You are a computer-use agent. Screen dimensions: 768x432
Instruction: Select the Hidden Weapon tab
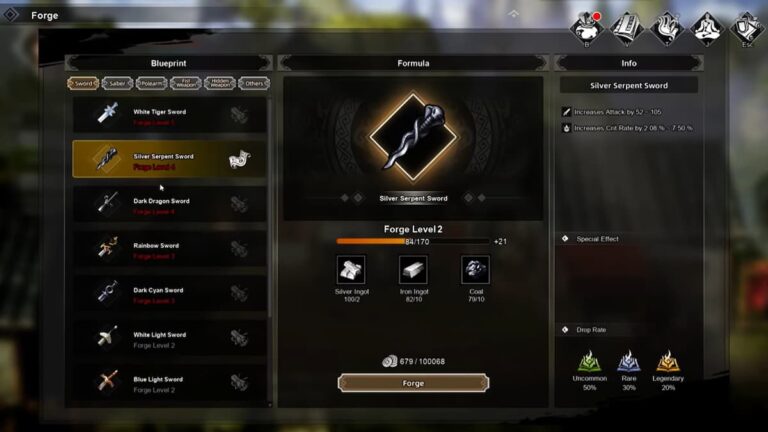click(220, 84)
